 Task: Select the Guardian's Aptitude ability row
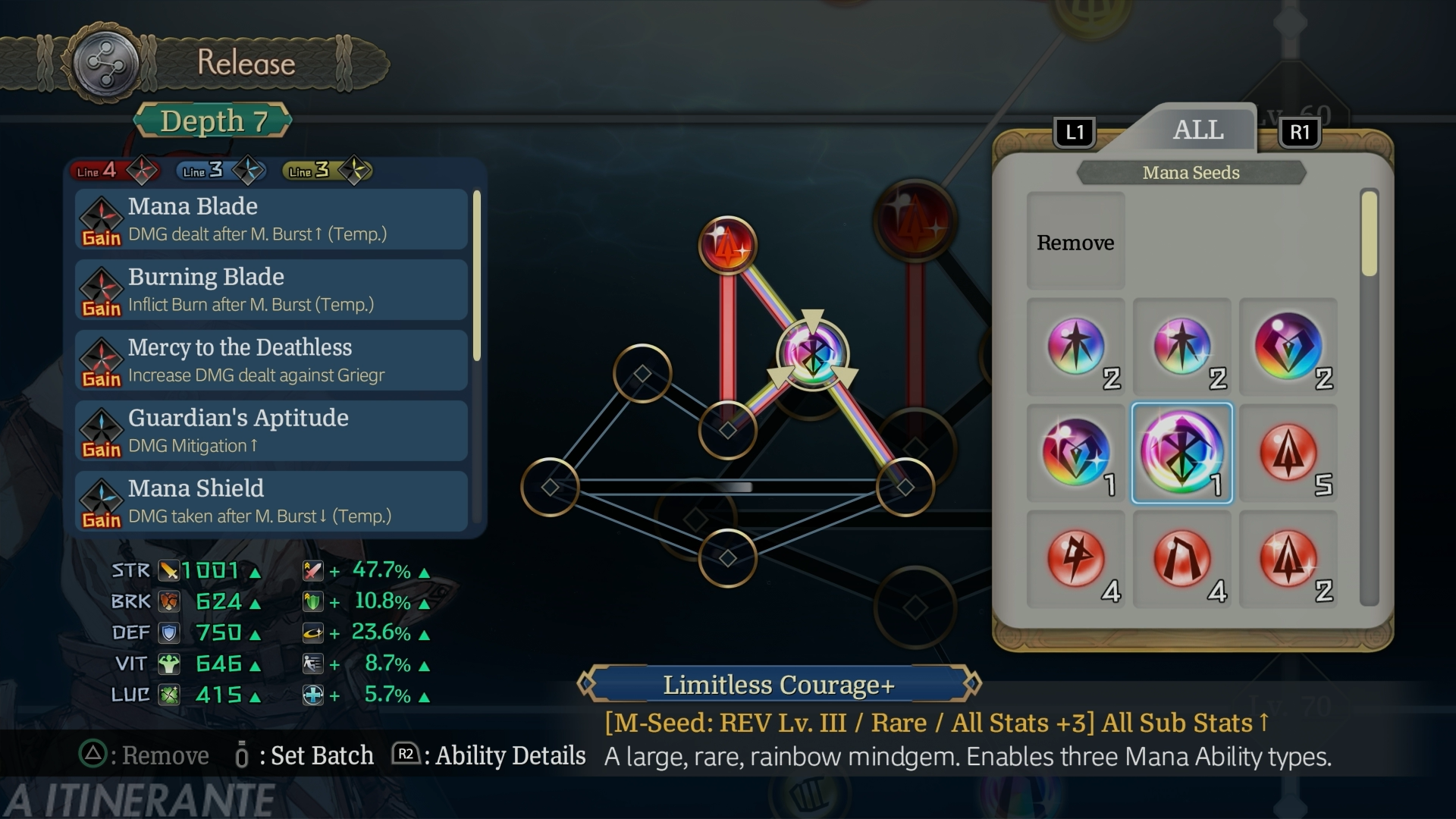click(x=271, y=431)
